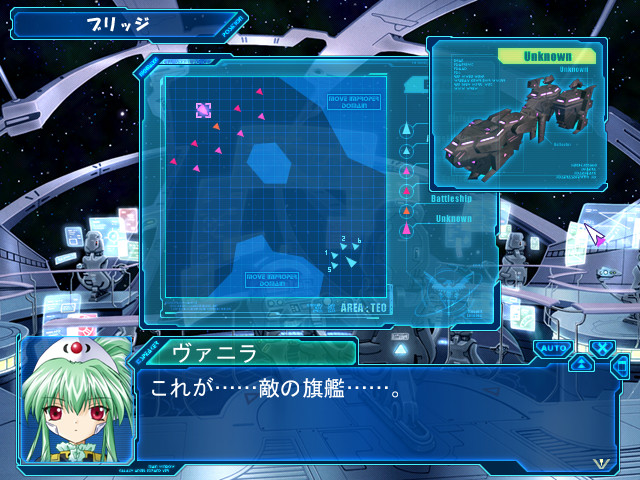Select the highlighted enemy flagship marker on the map
This screenshot has height=480, width=640.
point(203,110)
